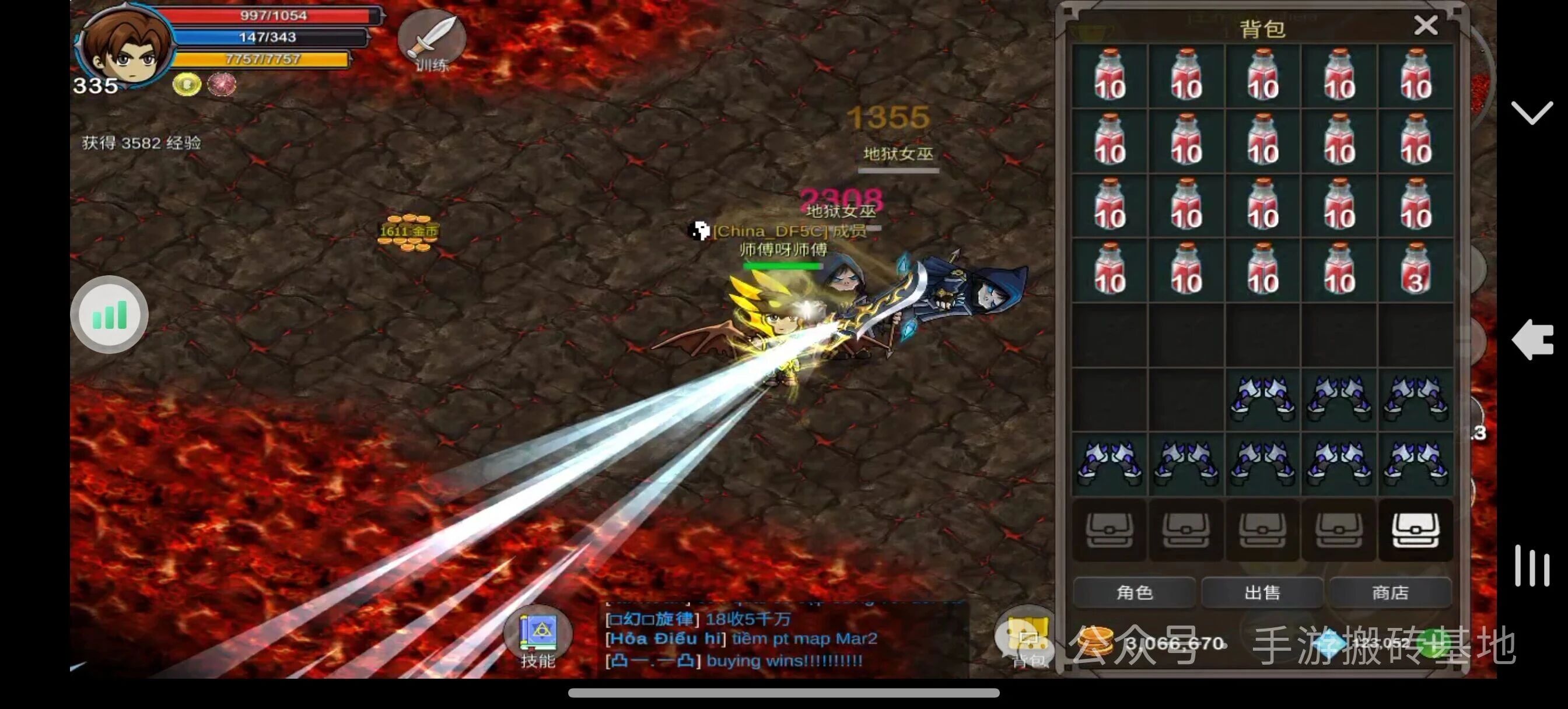
Task: Tap the phone's back arrow button
Action: tap(1531, 339)
